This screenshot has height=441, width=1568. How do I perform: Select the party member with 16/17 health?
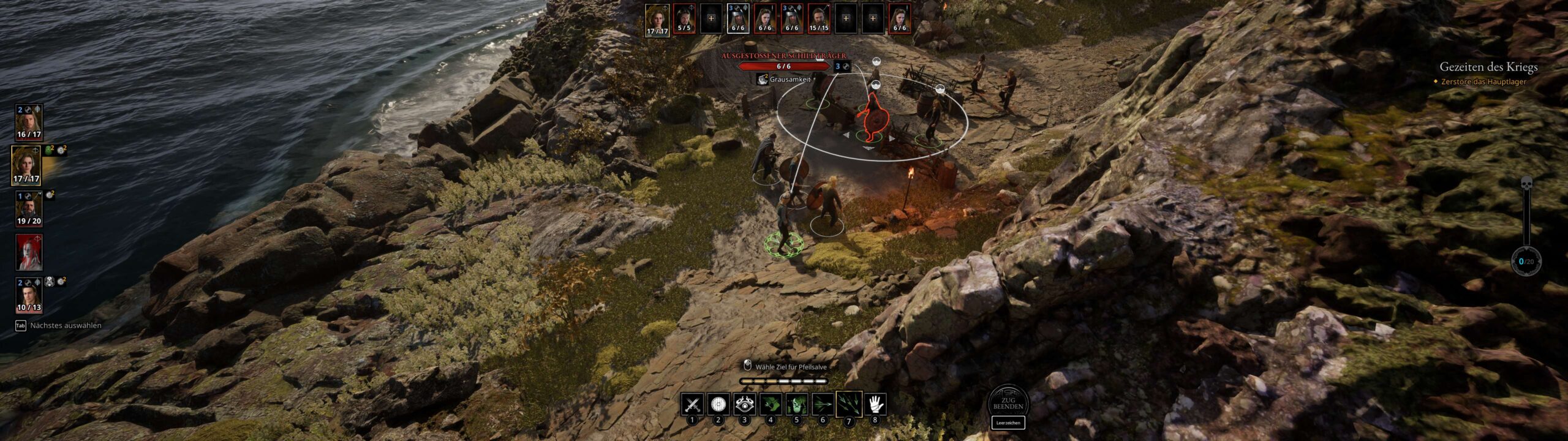pos(29,122)
